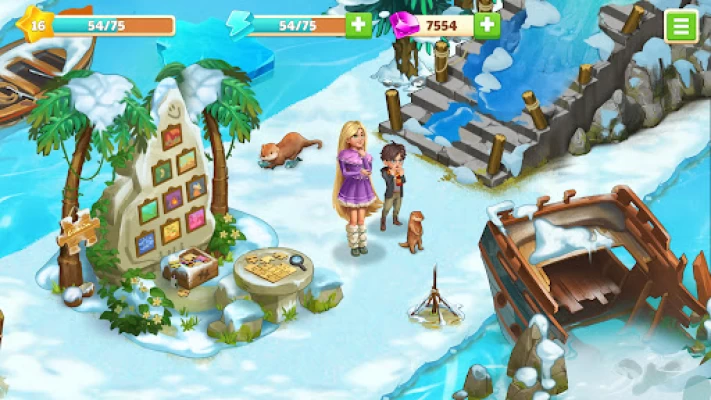The width and height of the screenshot is (711, 400).
Task: Open the green hamburger menu
Action: 681,25
